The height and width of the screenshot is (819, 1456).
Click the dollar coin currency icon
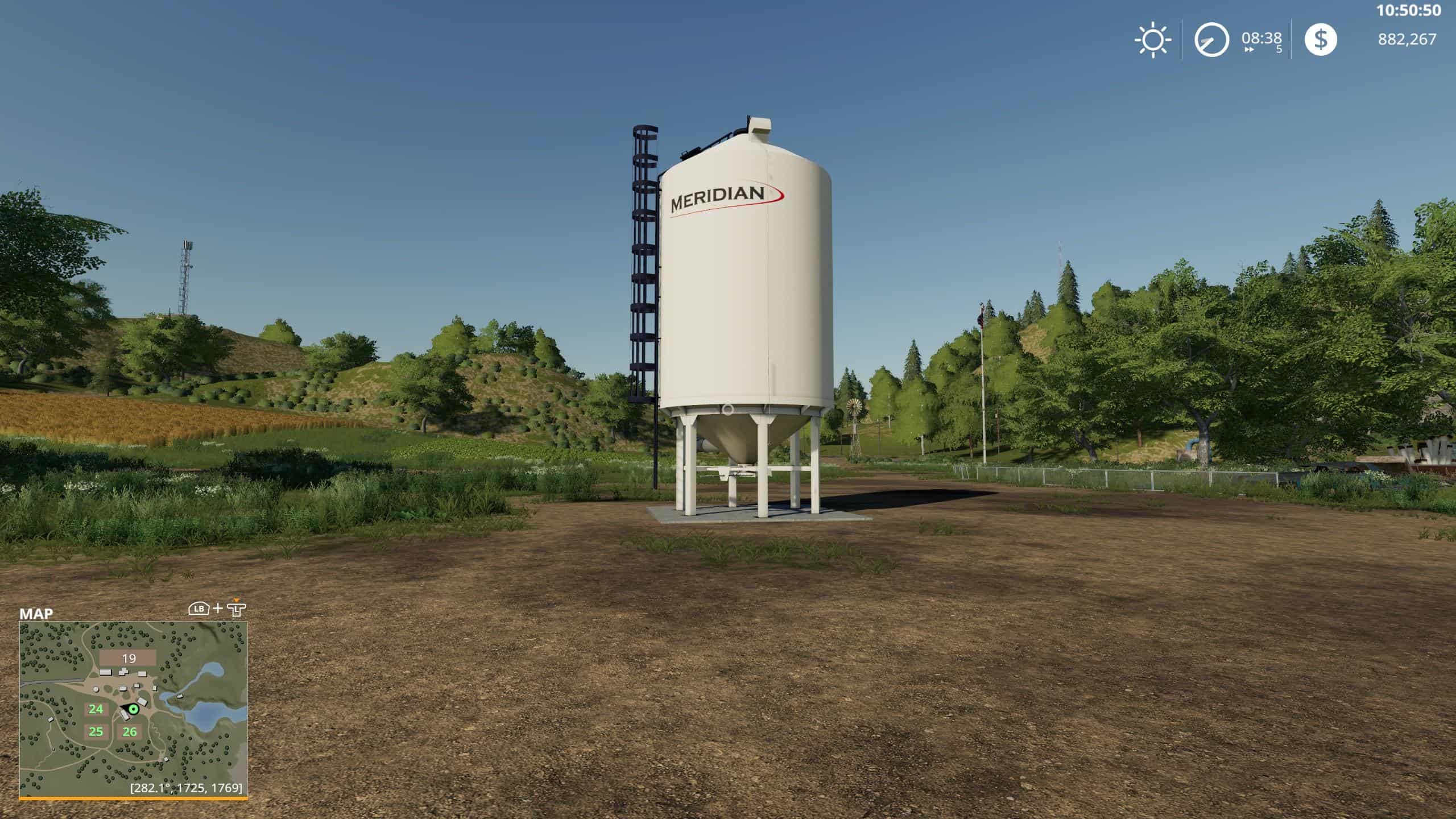click(1321, 40)
